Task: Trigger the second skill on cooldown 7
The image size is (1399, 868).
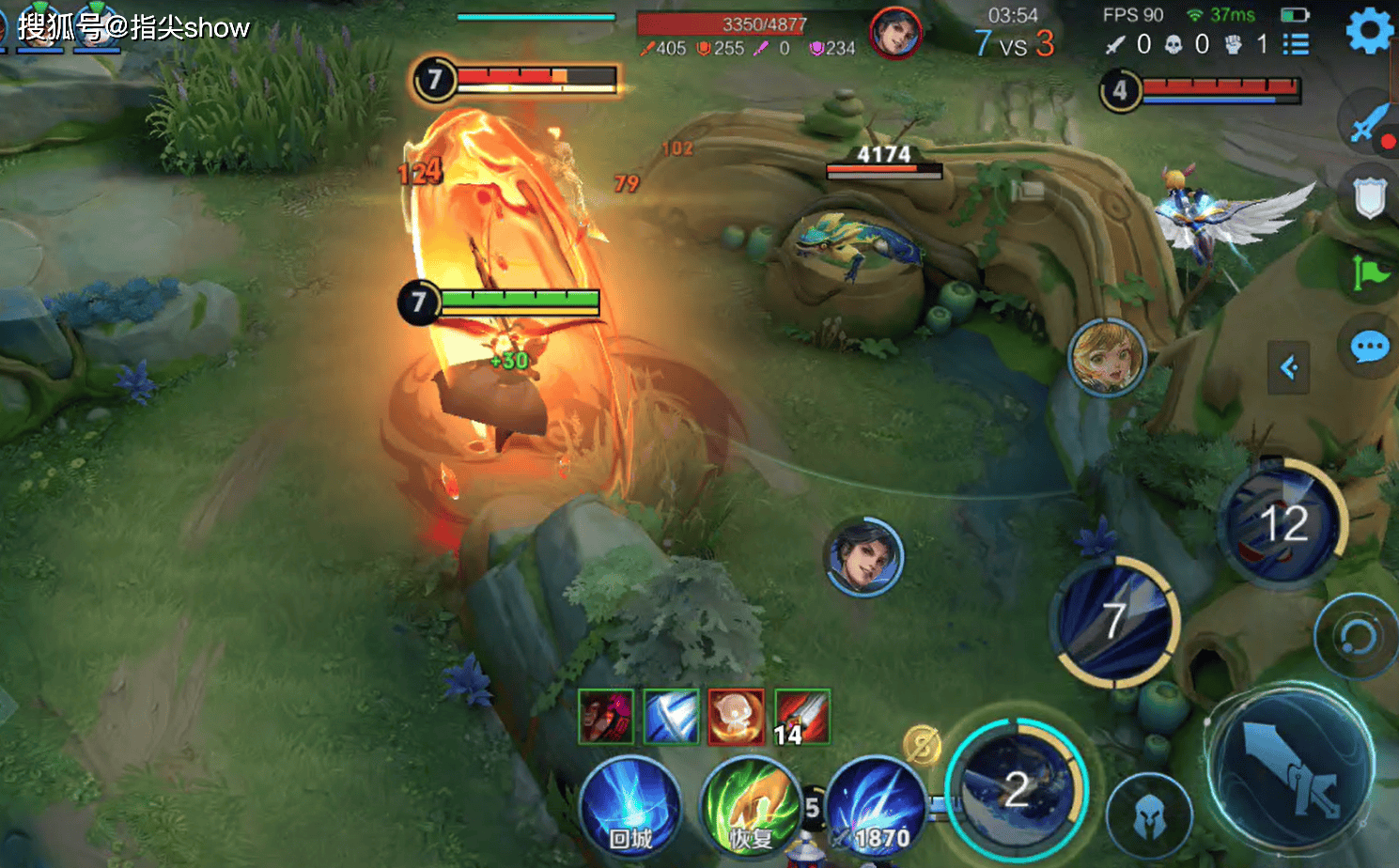Action: (1115, 621)
